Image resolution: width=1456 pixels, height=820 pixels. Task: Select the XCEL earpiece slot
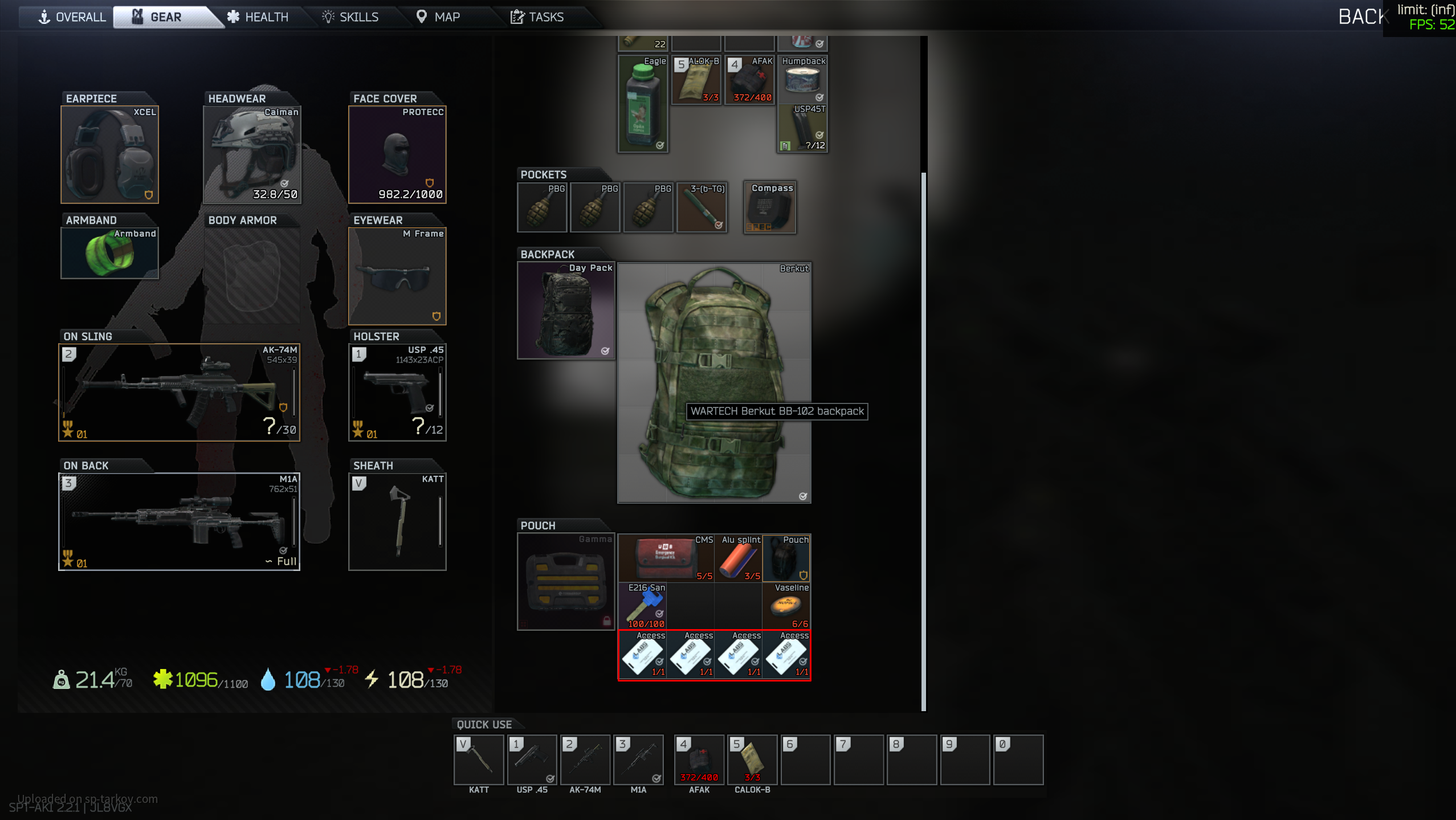[x=109, y=154]
